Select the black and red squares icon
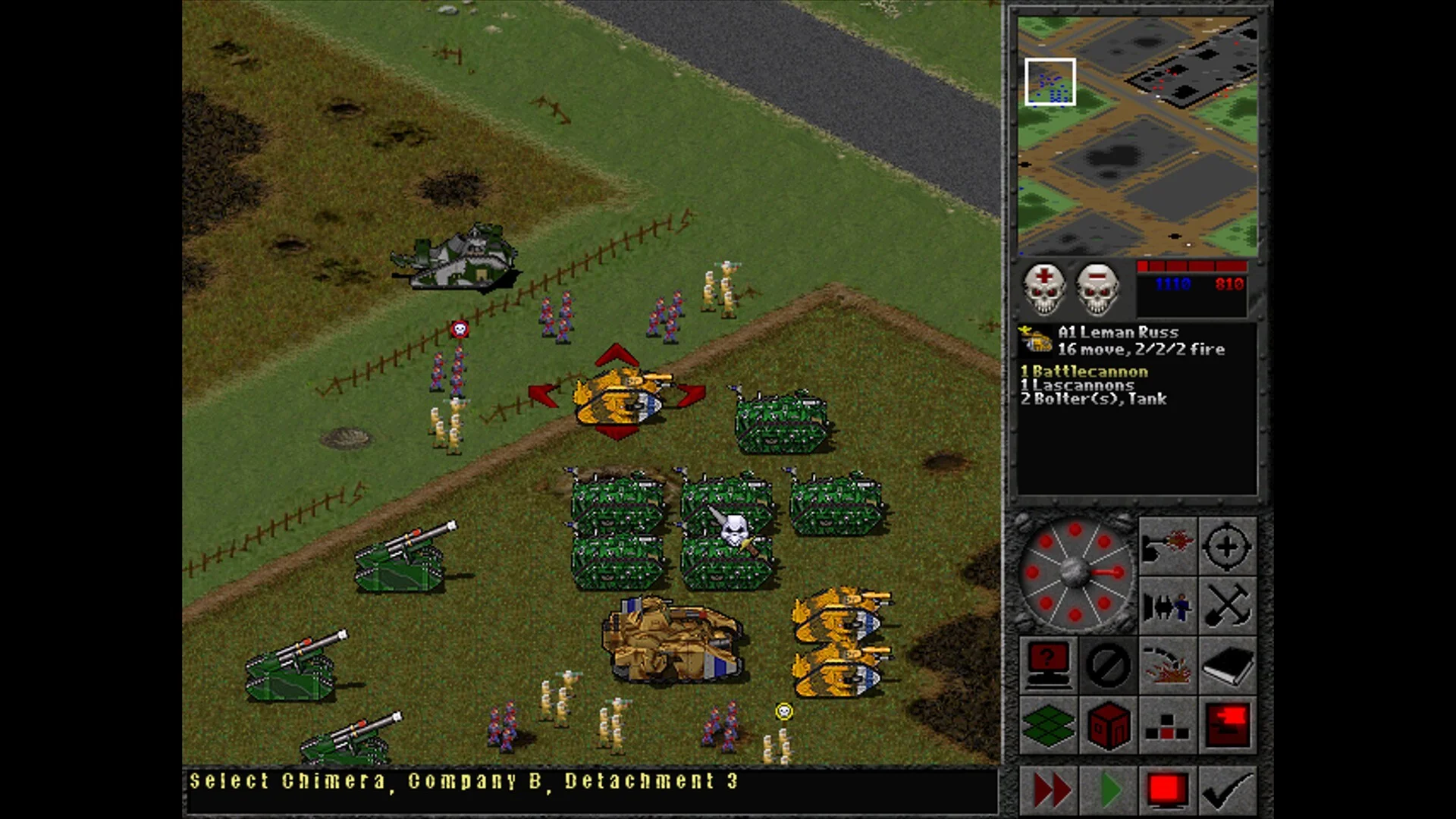Image resolution: width=1456 pixels, height=819 pixels. 1167,726
